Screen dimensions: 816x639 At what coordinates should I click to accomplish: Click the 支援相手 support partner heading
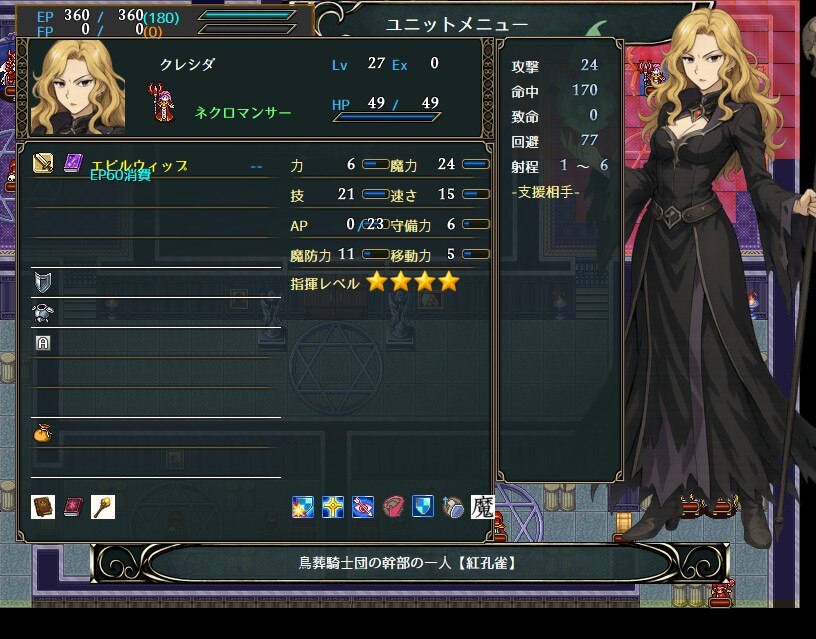545,192
